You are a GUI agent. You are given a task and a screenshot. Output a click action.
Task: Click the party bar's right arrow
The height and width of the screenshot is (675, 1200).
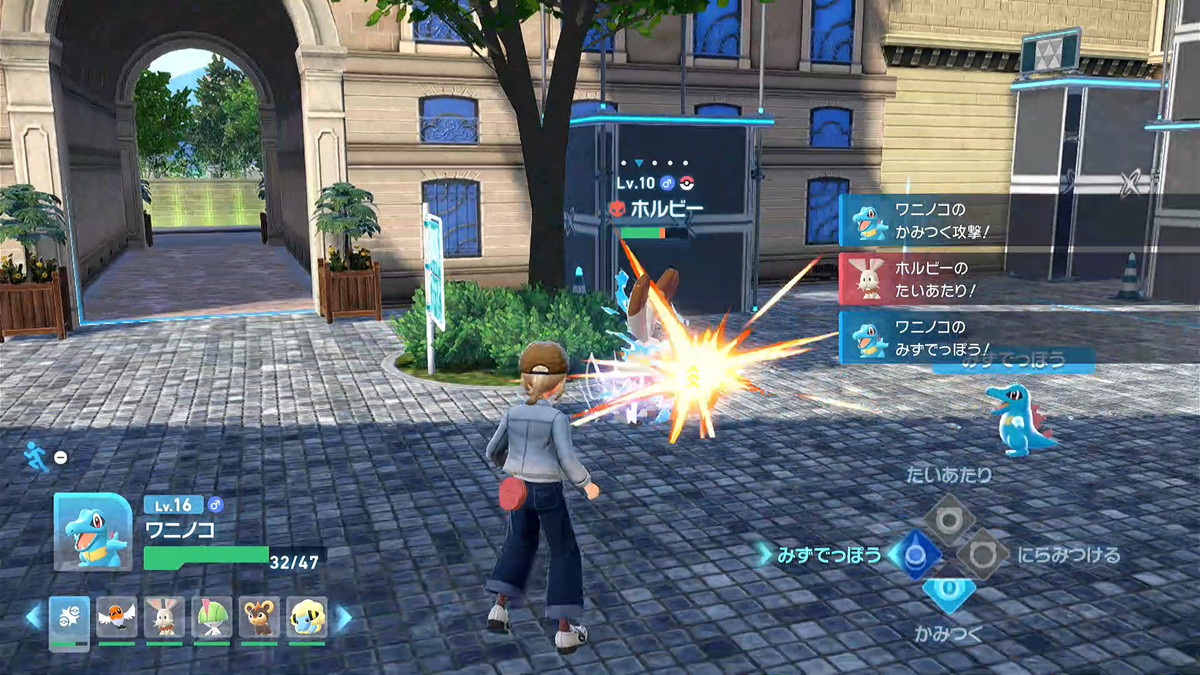pyautogui.click(x=343, y=617)
